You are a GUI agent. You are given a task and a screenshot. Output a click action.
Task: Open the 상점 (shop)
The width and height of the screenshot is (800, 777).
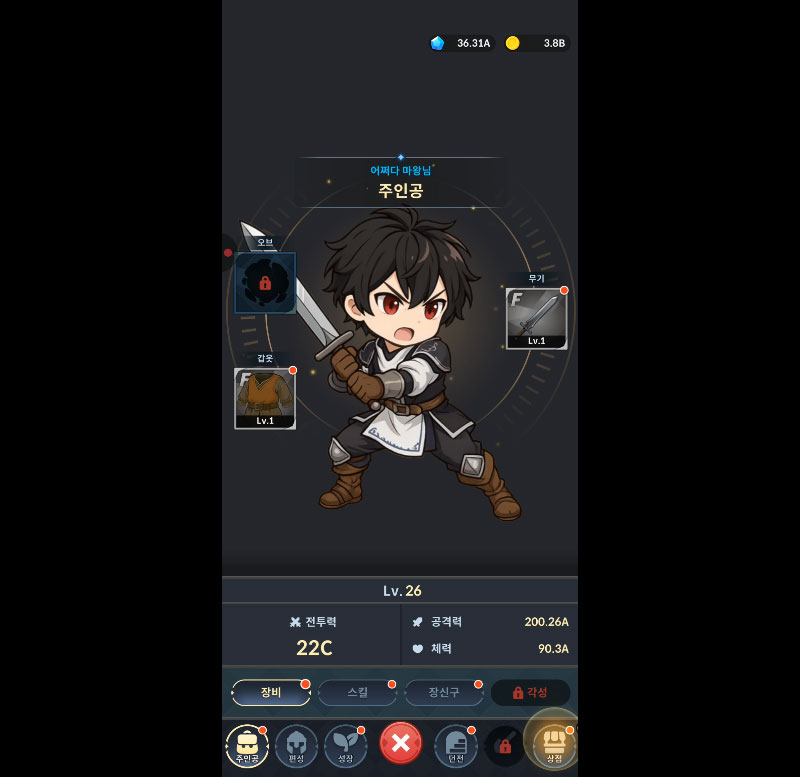pos(553,745)
